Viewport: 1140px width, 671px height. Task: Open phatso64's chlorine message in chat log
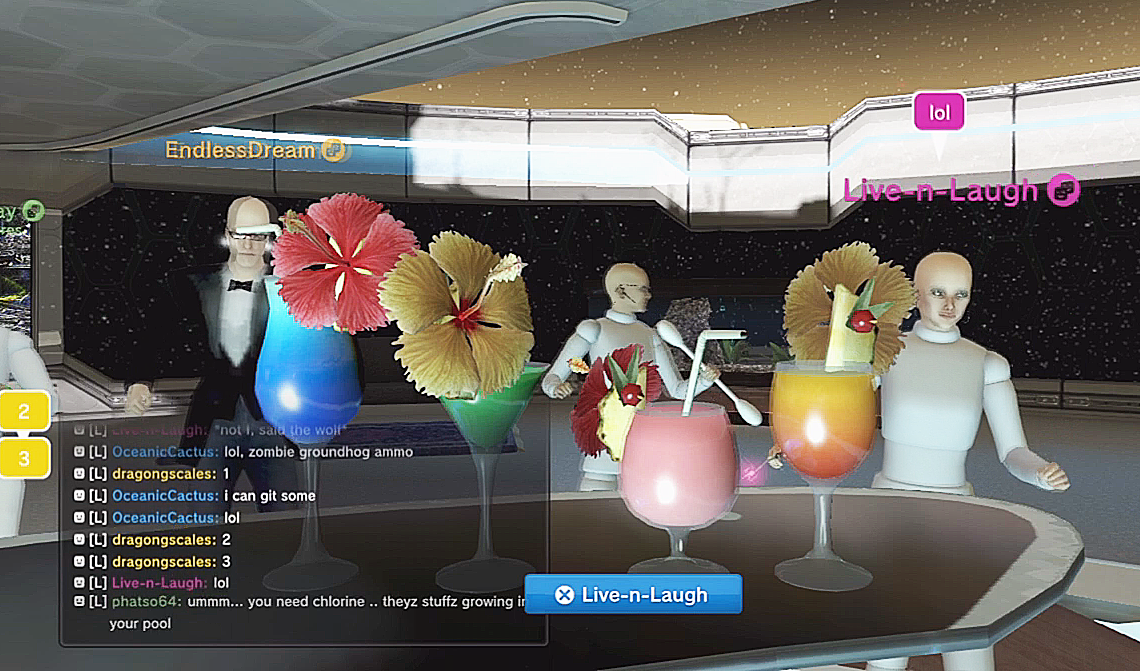coord(310,604)
